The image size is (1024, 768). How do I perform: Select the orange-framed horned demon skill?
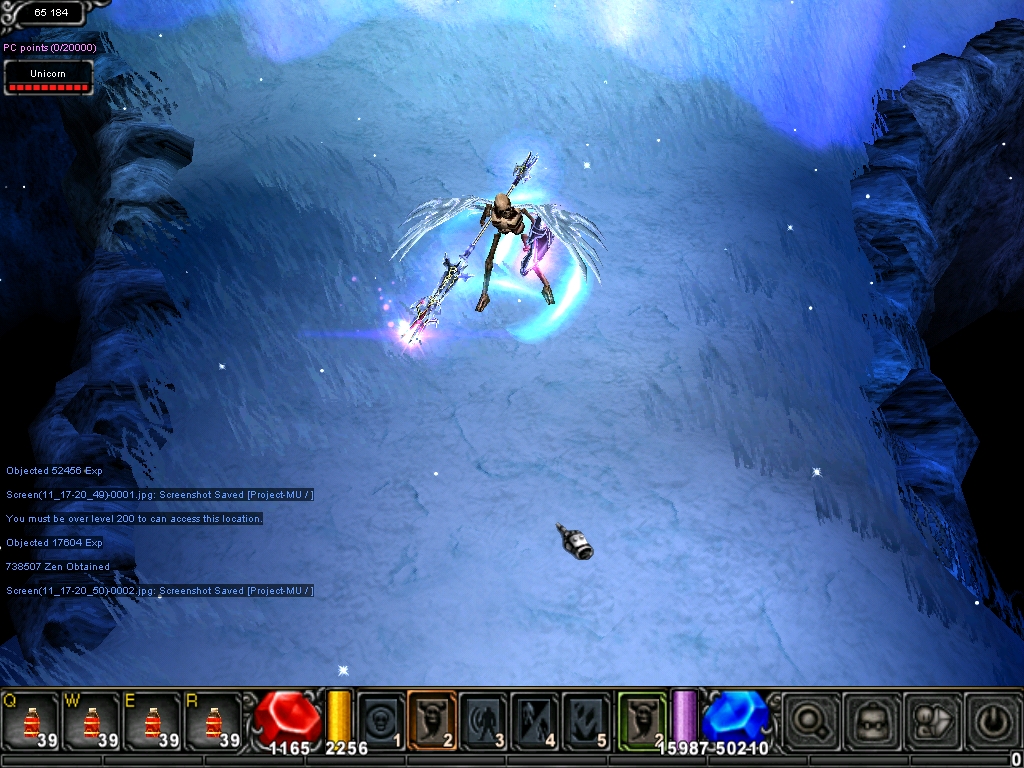coord(432,720)
